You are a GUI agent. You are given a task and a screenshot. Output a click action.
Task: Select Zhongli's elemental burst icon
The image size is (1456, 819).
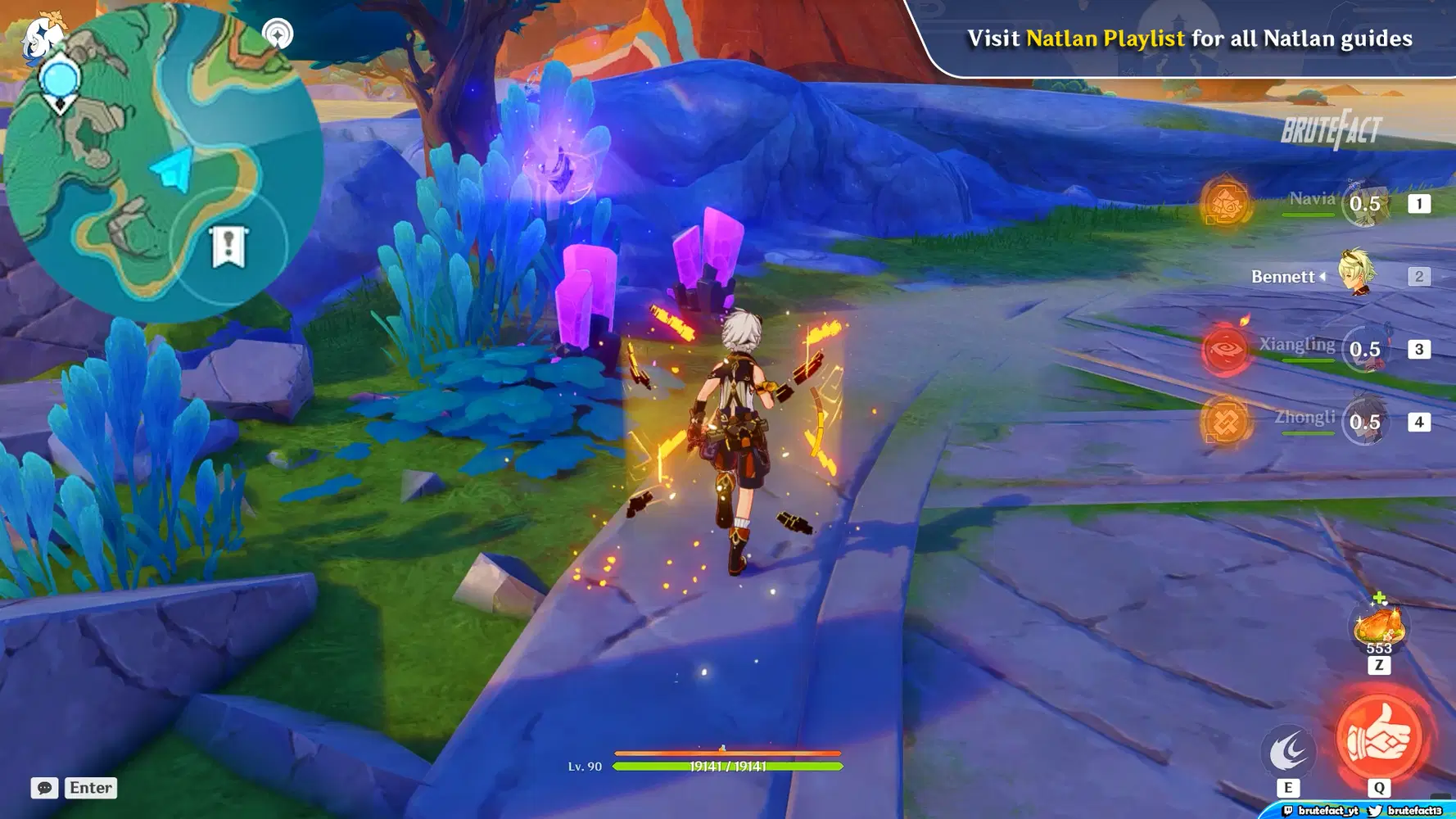click(x=1223, y=422)
